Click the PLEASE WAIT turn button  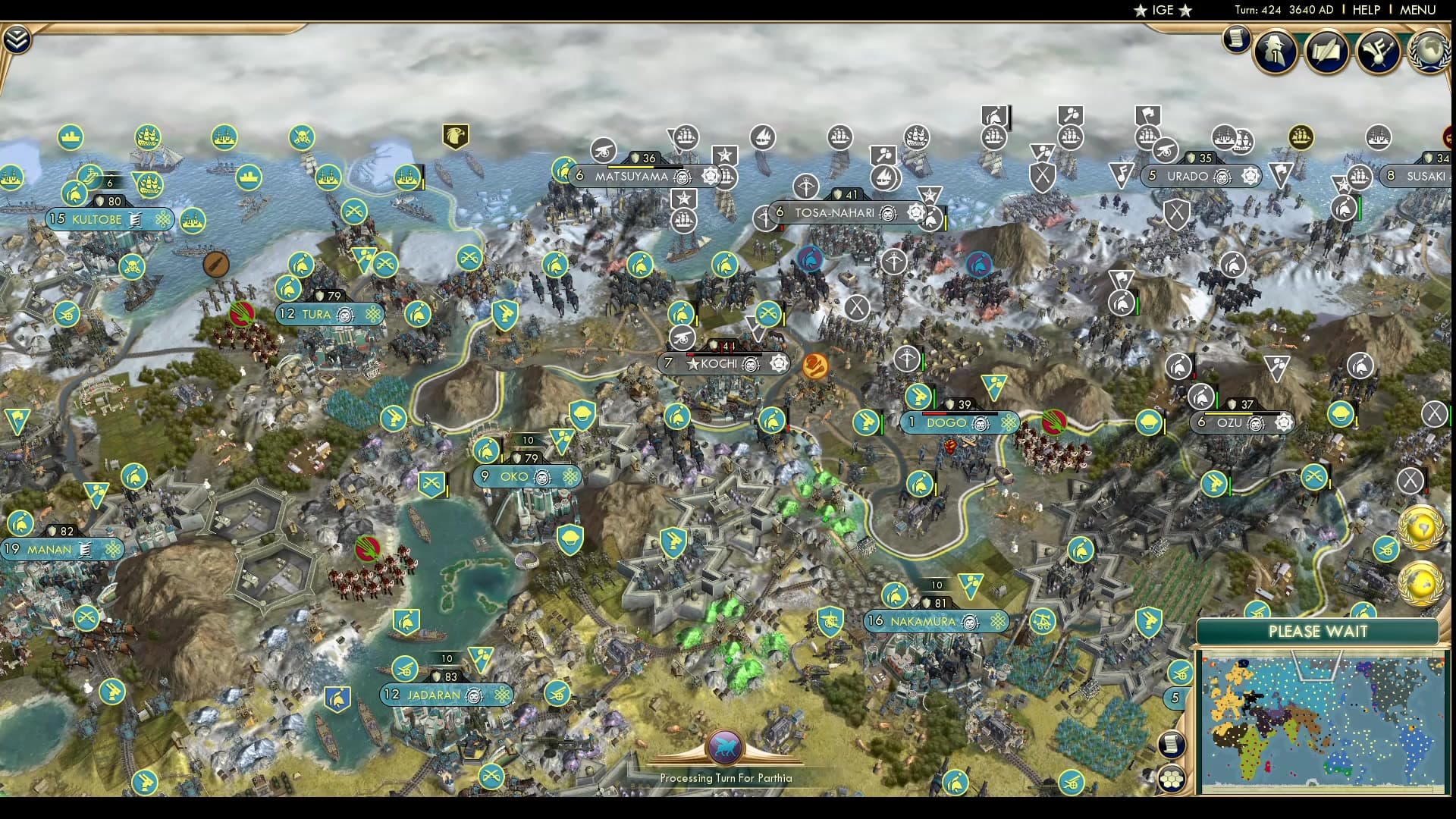coord(1317,632)
